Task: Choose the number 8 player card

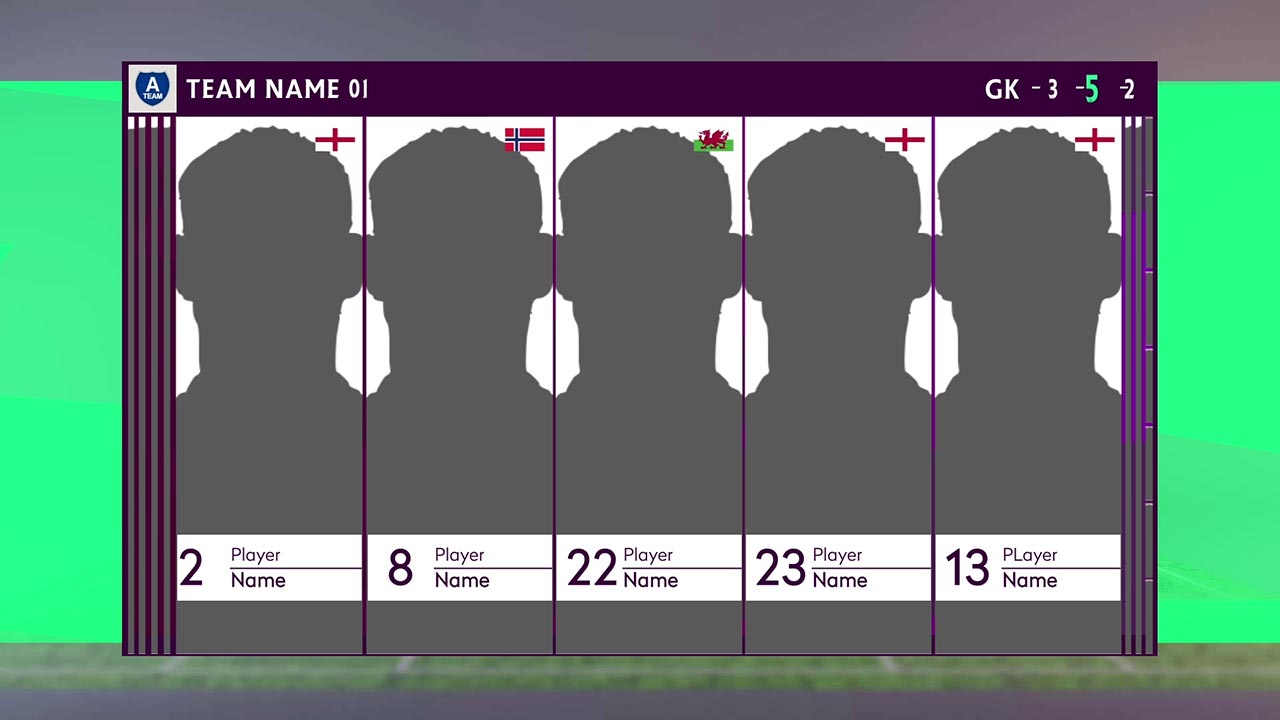Action: point(459,385)
